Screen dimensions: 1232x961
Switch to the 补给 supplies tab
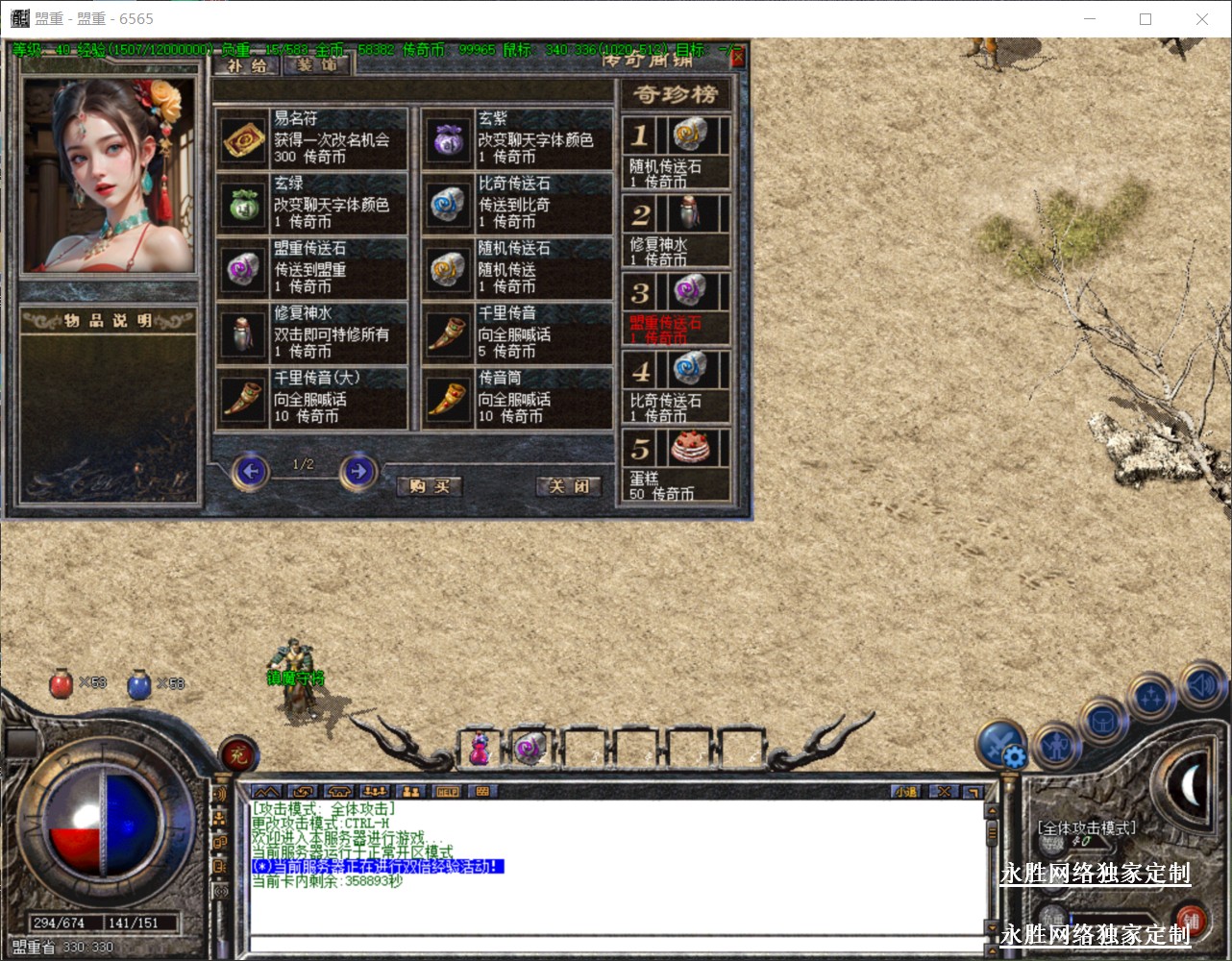click(248, 66)
